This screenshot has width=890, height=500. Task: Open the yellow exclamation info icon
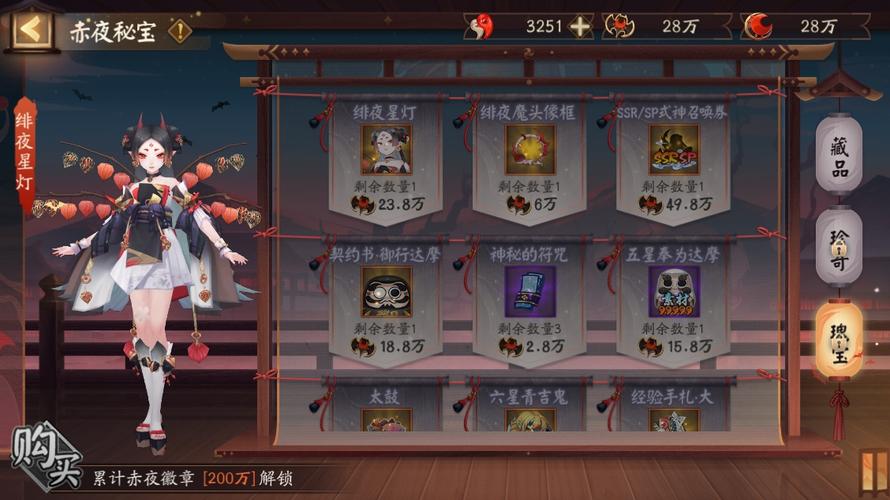coord(180,30)
